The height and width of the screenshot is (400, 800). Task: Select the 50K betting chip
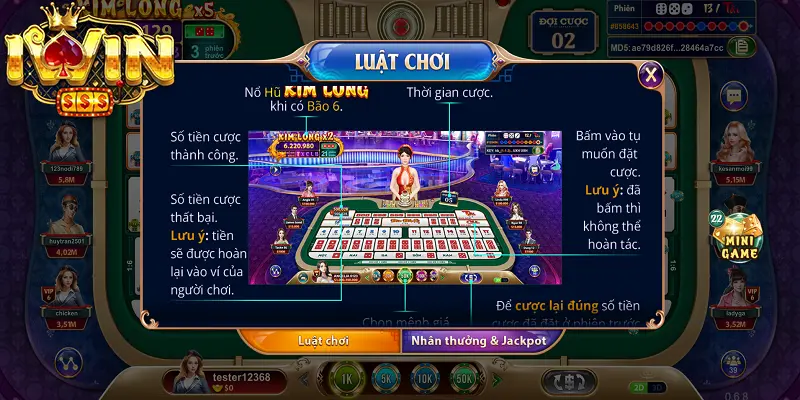coord(462,380)
